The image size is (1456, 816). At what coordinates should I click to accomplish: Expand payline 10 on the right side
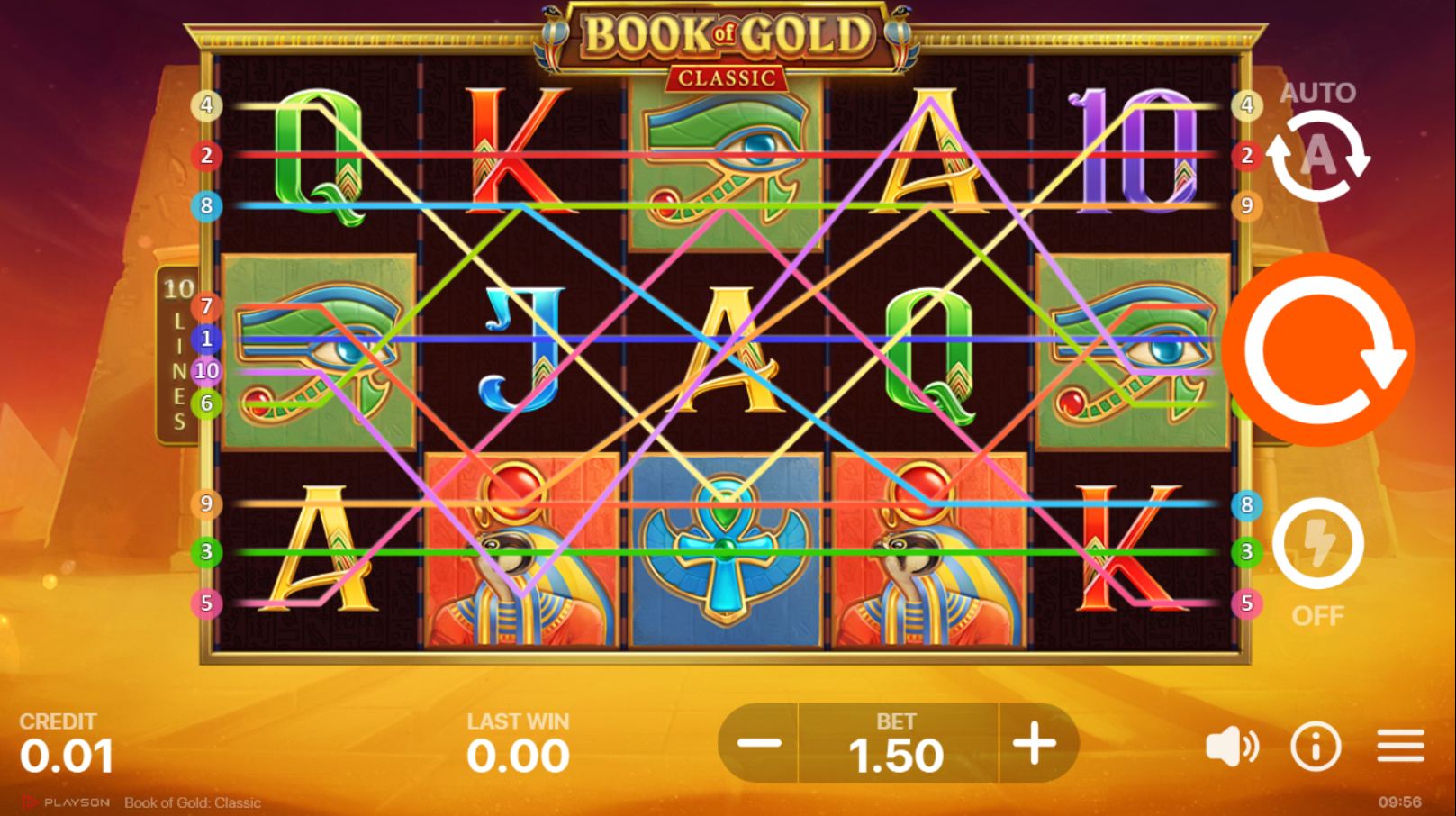(209, 368)
